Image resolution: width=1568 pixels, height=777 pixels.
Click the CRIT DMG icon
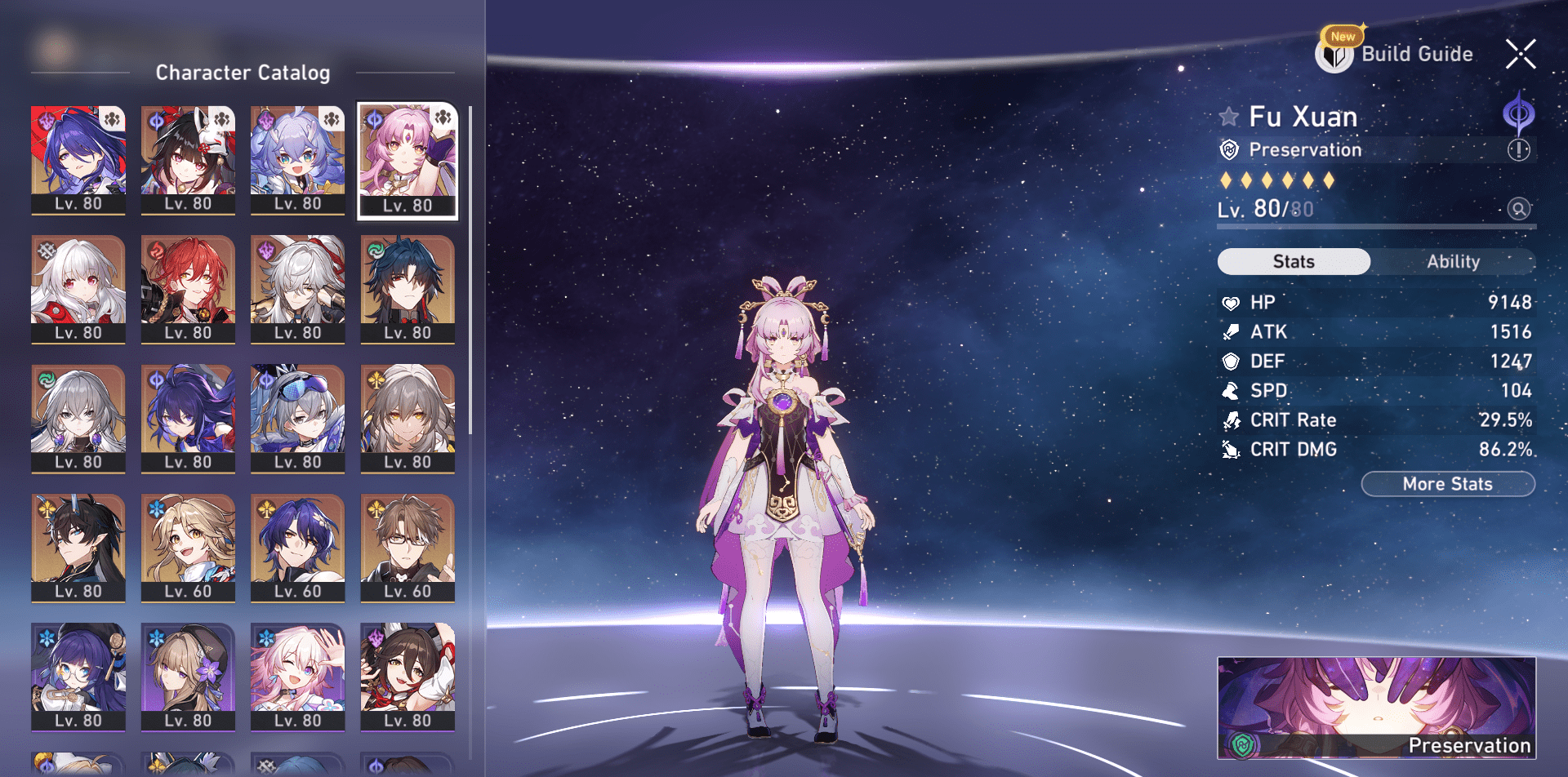coord(1232,449)
